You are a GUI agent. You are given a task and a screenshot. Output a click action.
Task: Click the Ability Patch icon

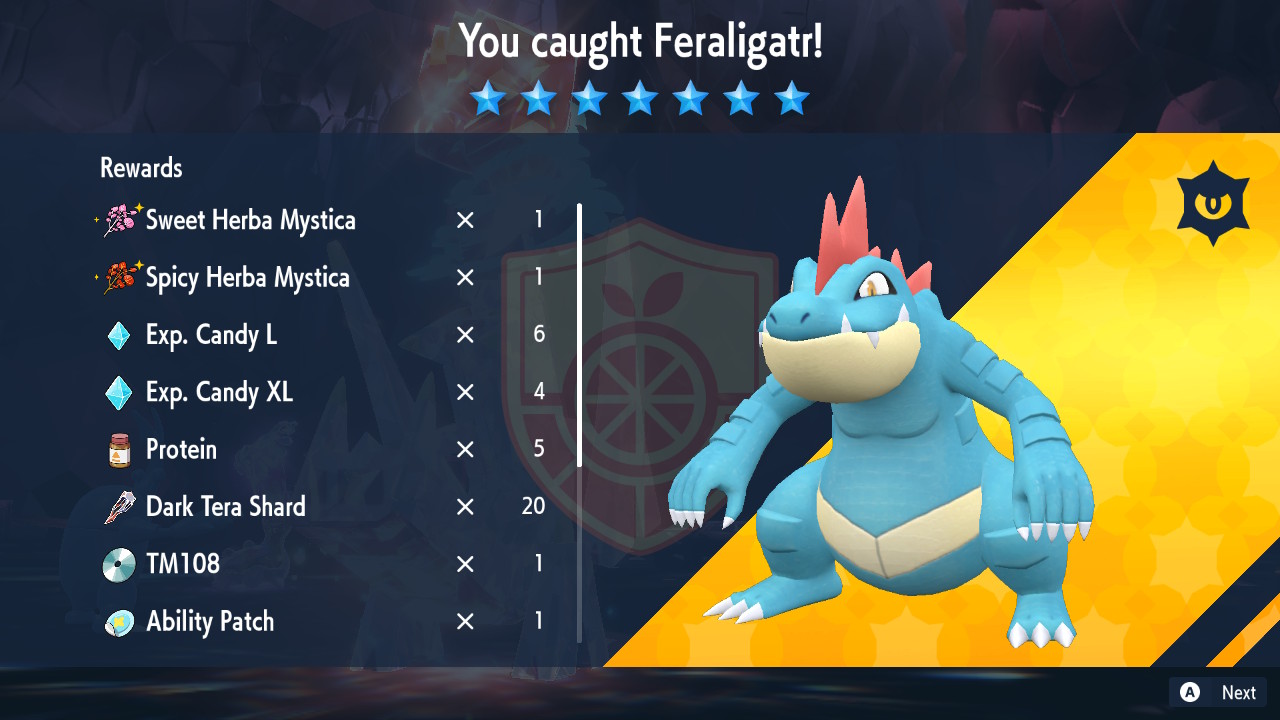[118, 621]
